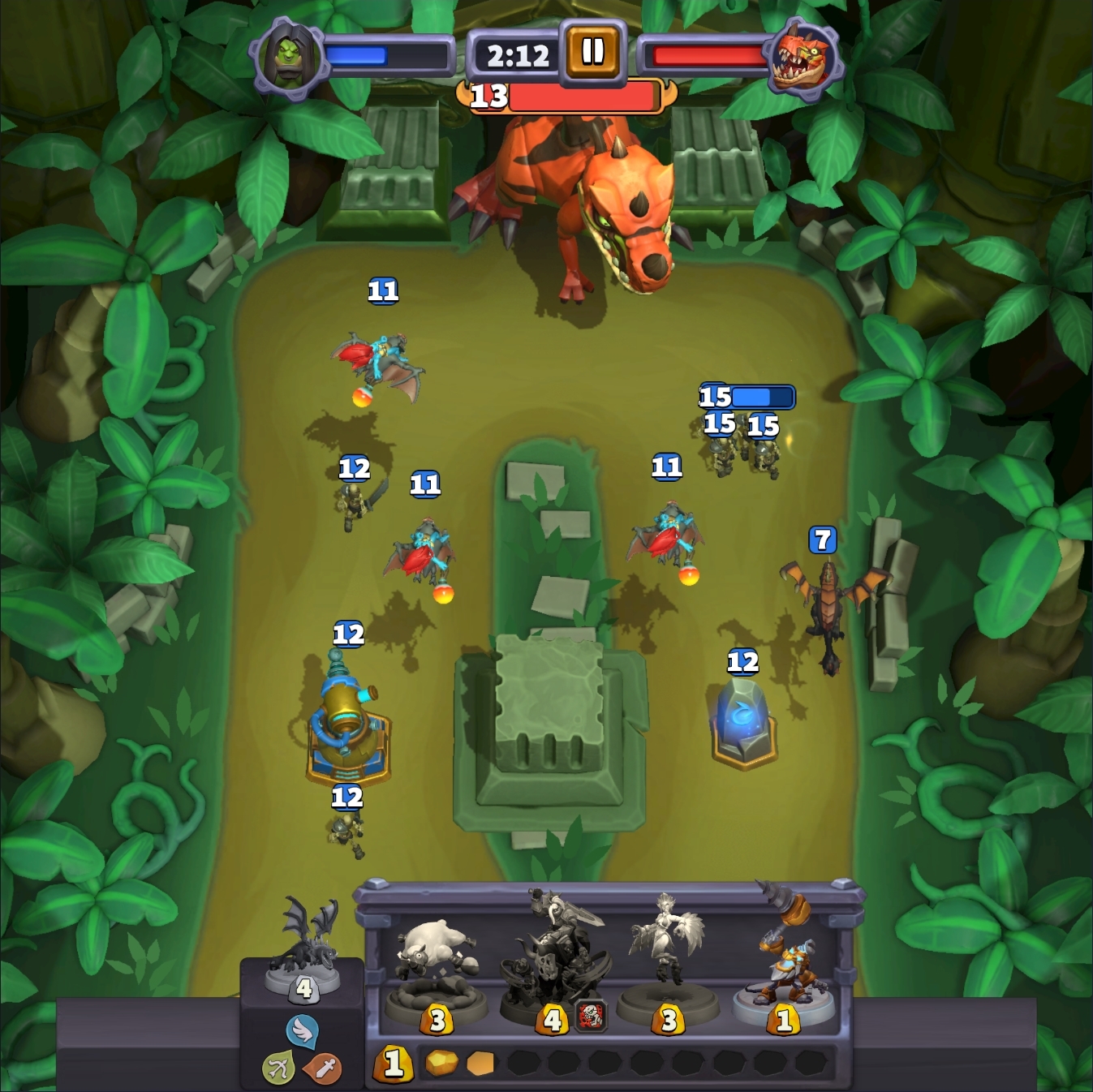Tap the green bow ranged trait icon
This screenshot has height=1092, width=1093.
pos(278,1068)
